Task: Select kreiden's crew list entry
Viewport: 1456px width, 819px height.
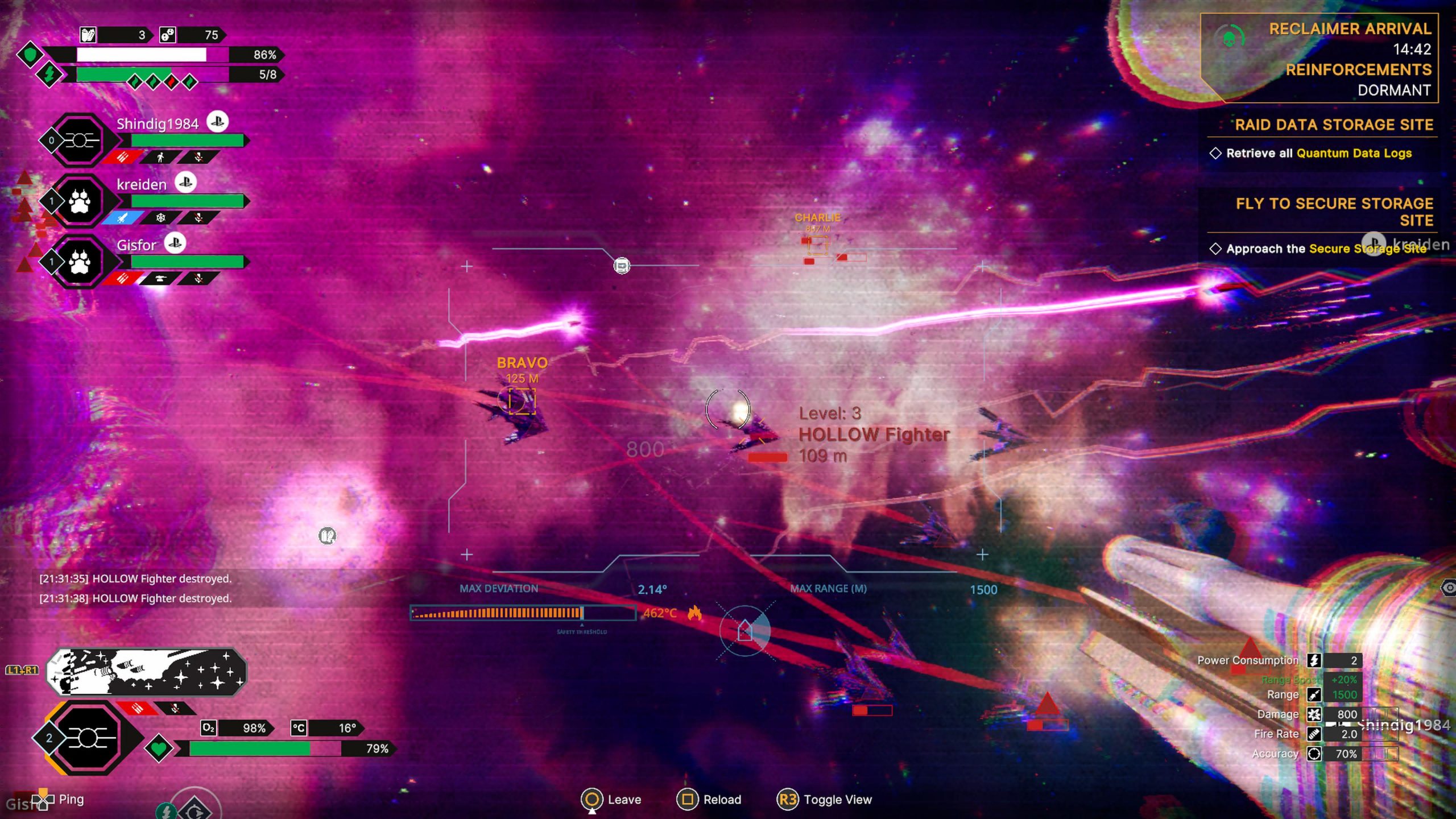Action: click(x=142, y=184)
